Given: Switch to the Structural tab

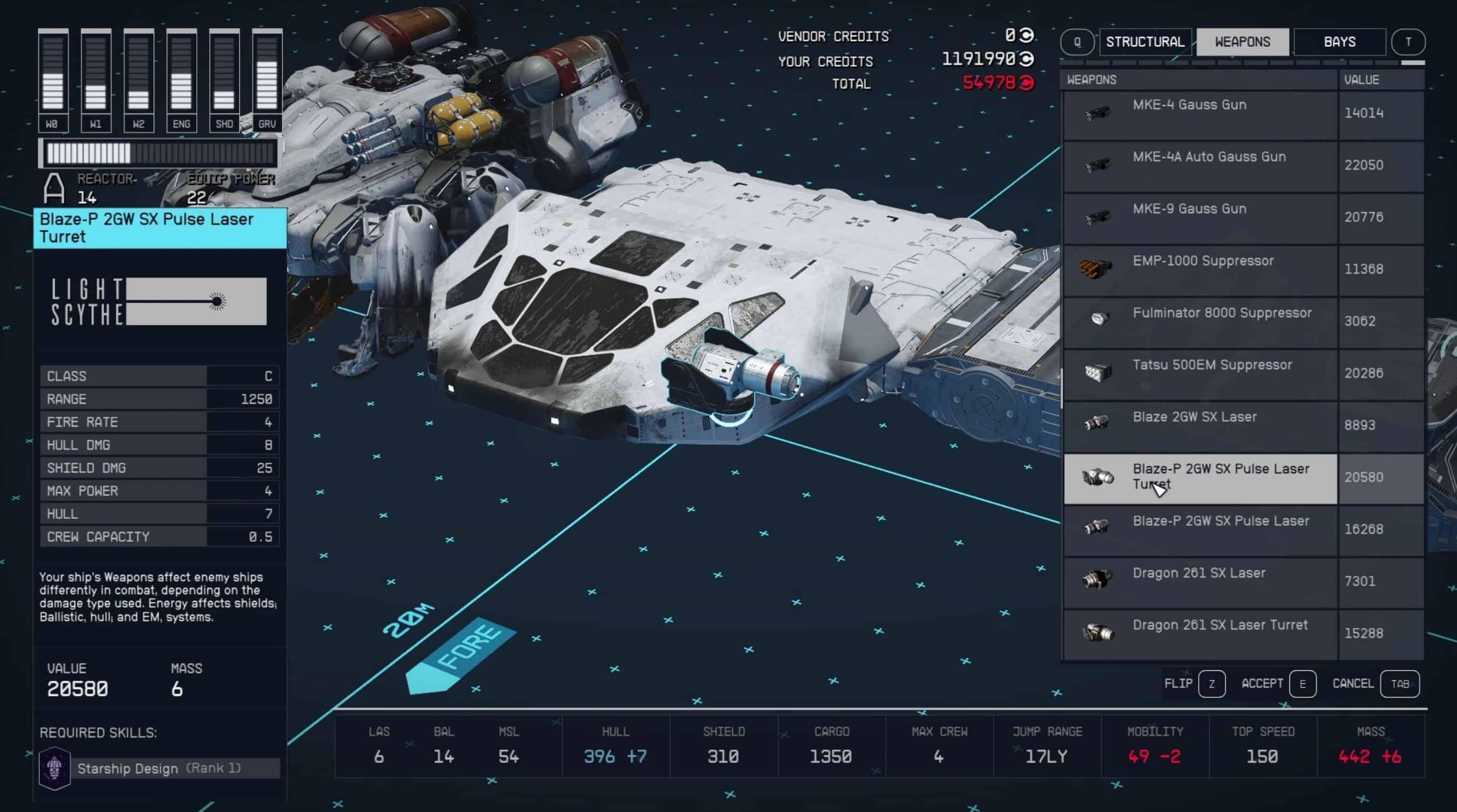Looking at the screenshot, I should point(1145,42).
